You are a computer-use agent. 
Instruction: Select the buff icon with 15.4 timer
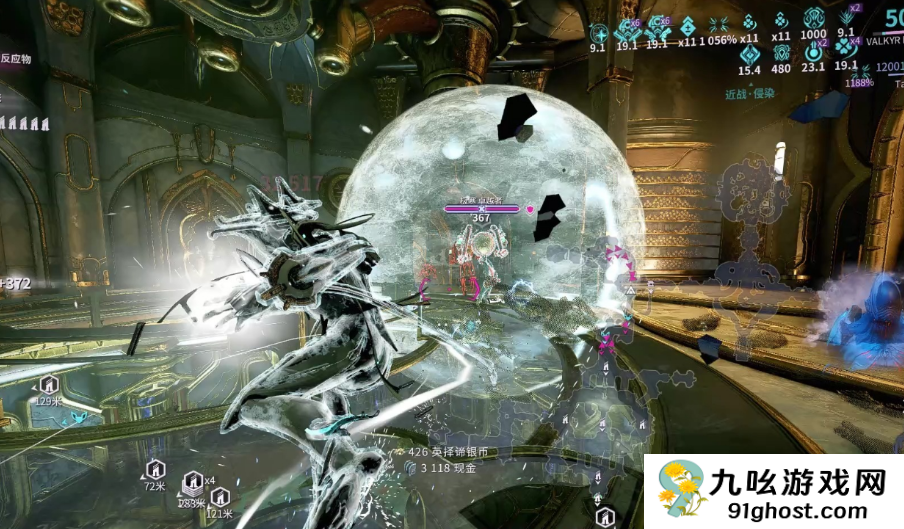[748, 52]
